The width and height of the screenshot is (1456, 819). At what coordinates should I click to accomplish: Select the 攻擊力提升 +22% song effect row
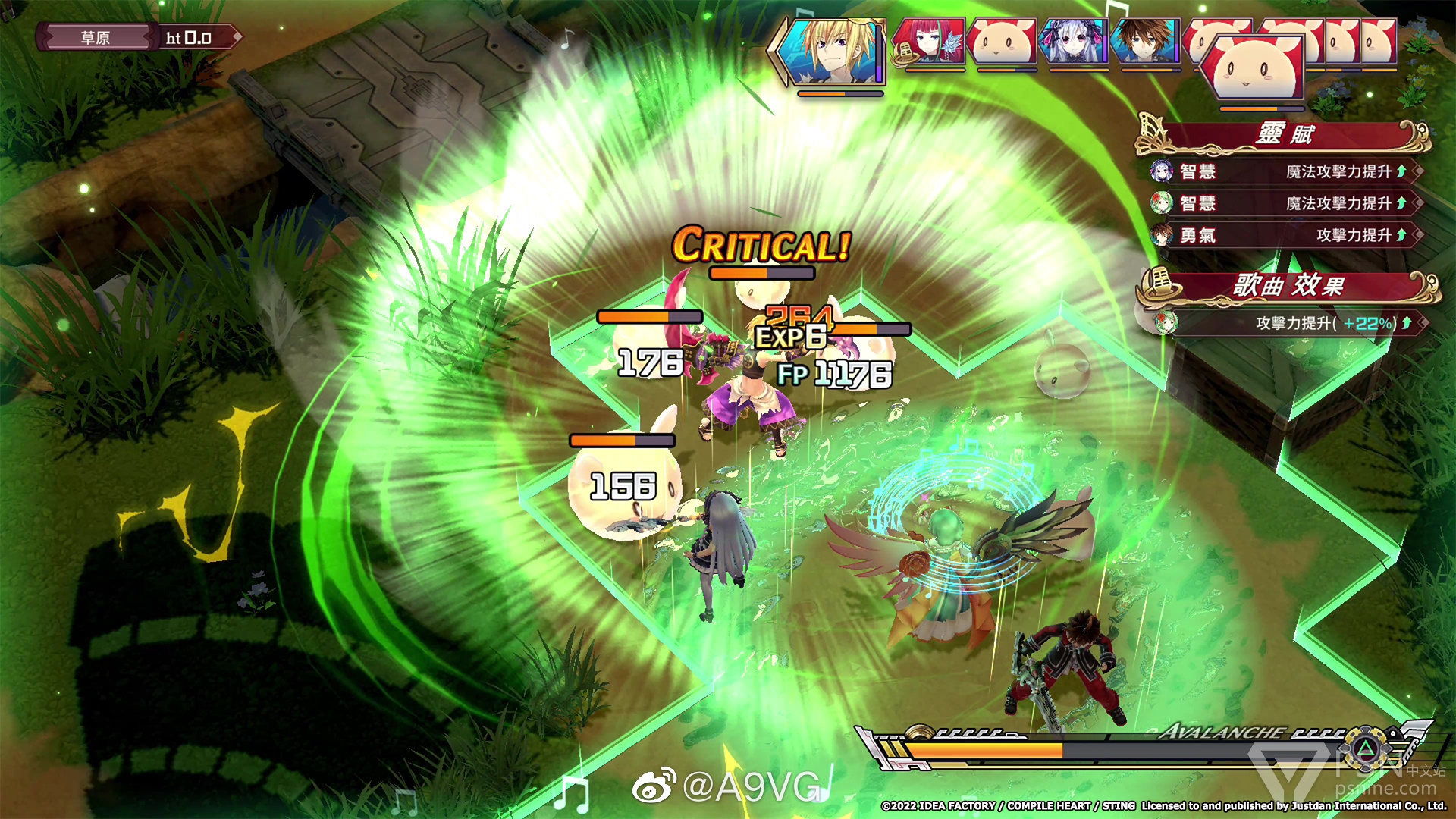1288,324
